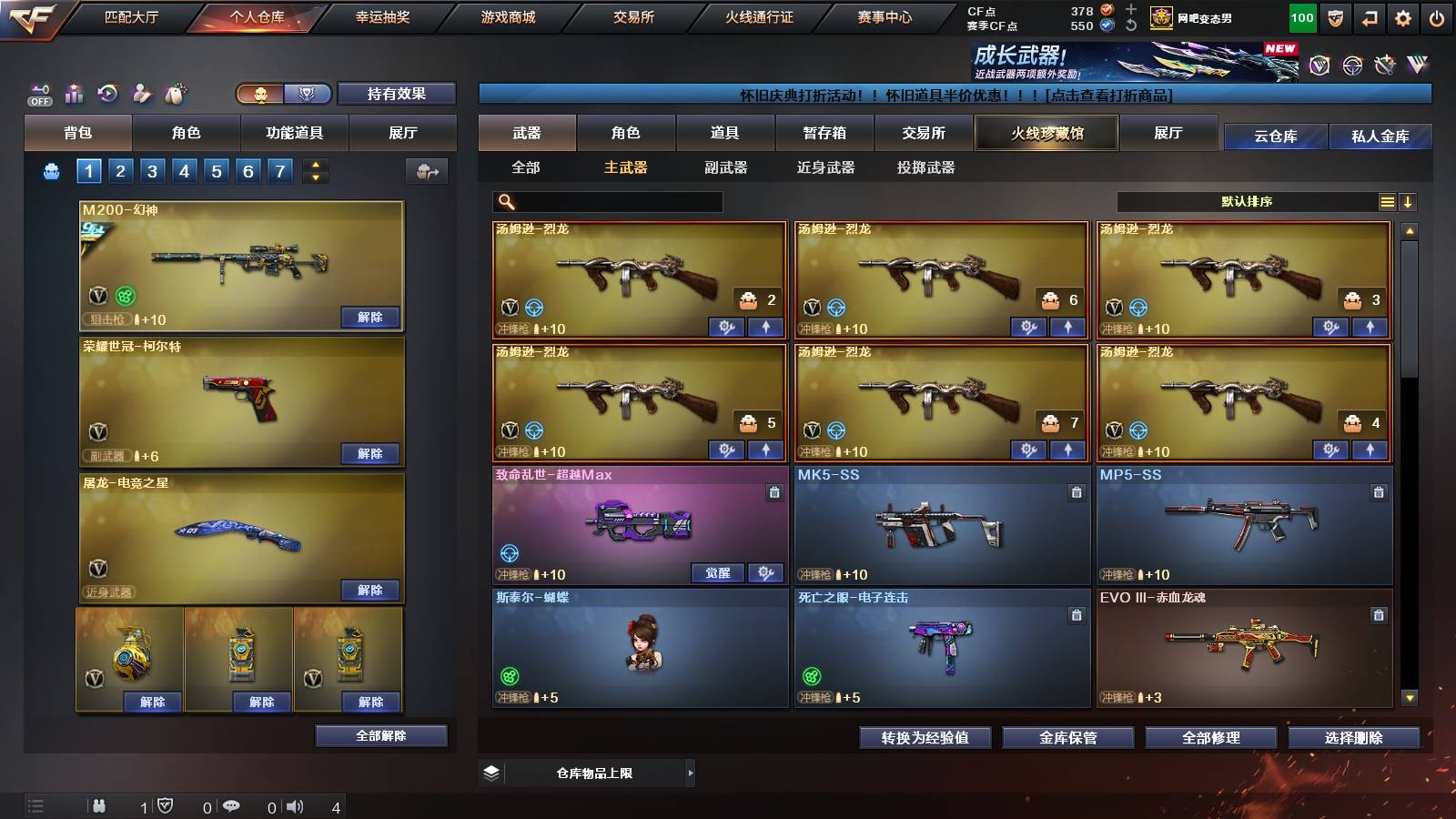The height and width of the screenshot is (819, 1456).
Task: Open the friends icon in the bottom status bar
Action: click(x=99, y=805)
